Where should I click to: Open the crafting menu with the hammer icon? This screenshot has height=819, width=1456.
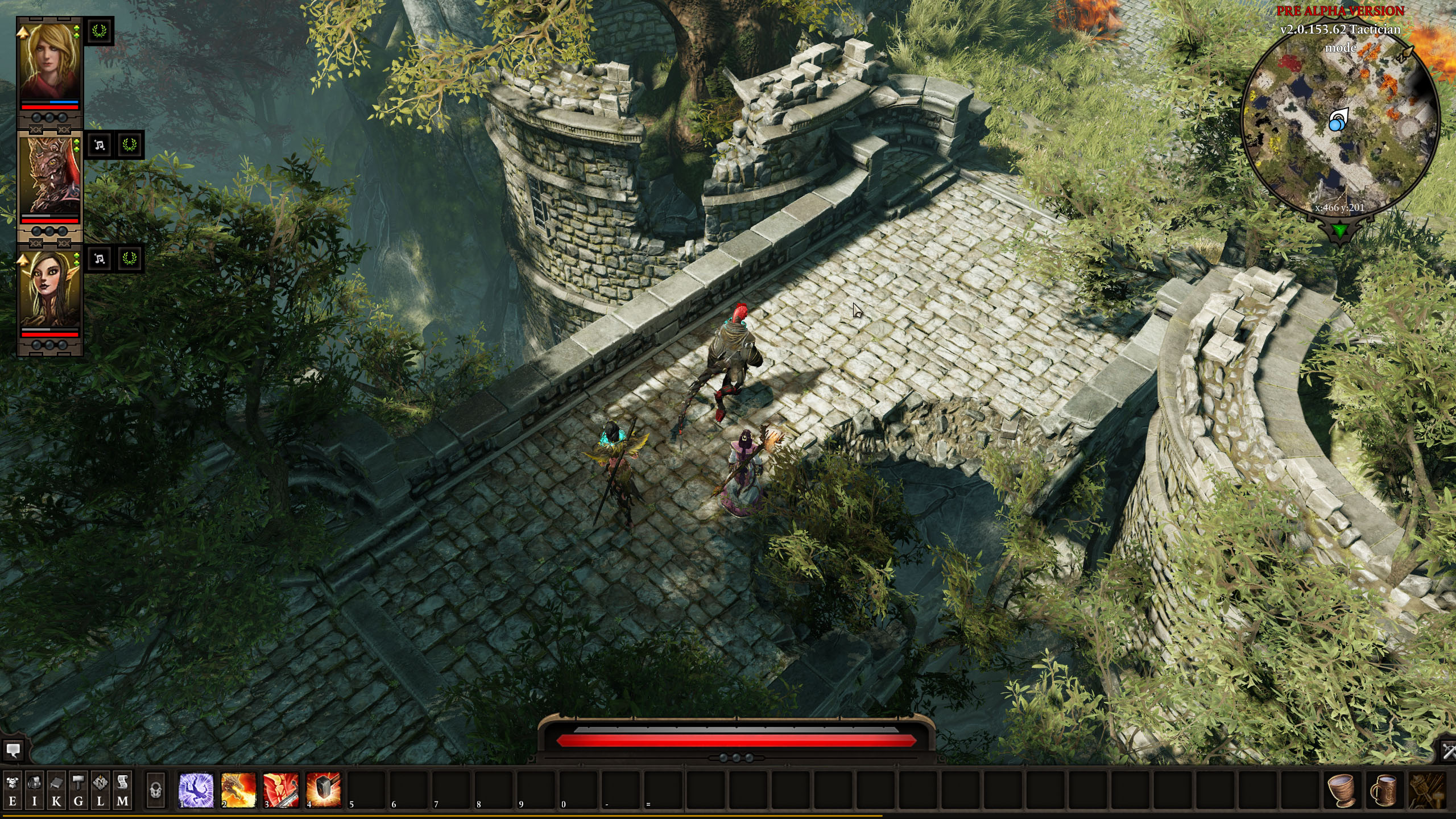point(78,790)
